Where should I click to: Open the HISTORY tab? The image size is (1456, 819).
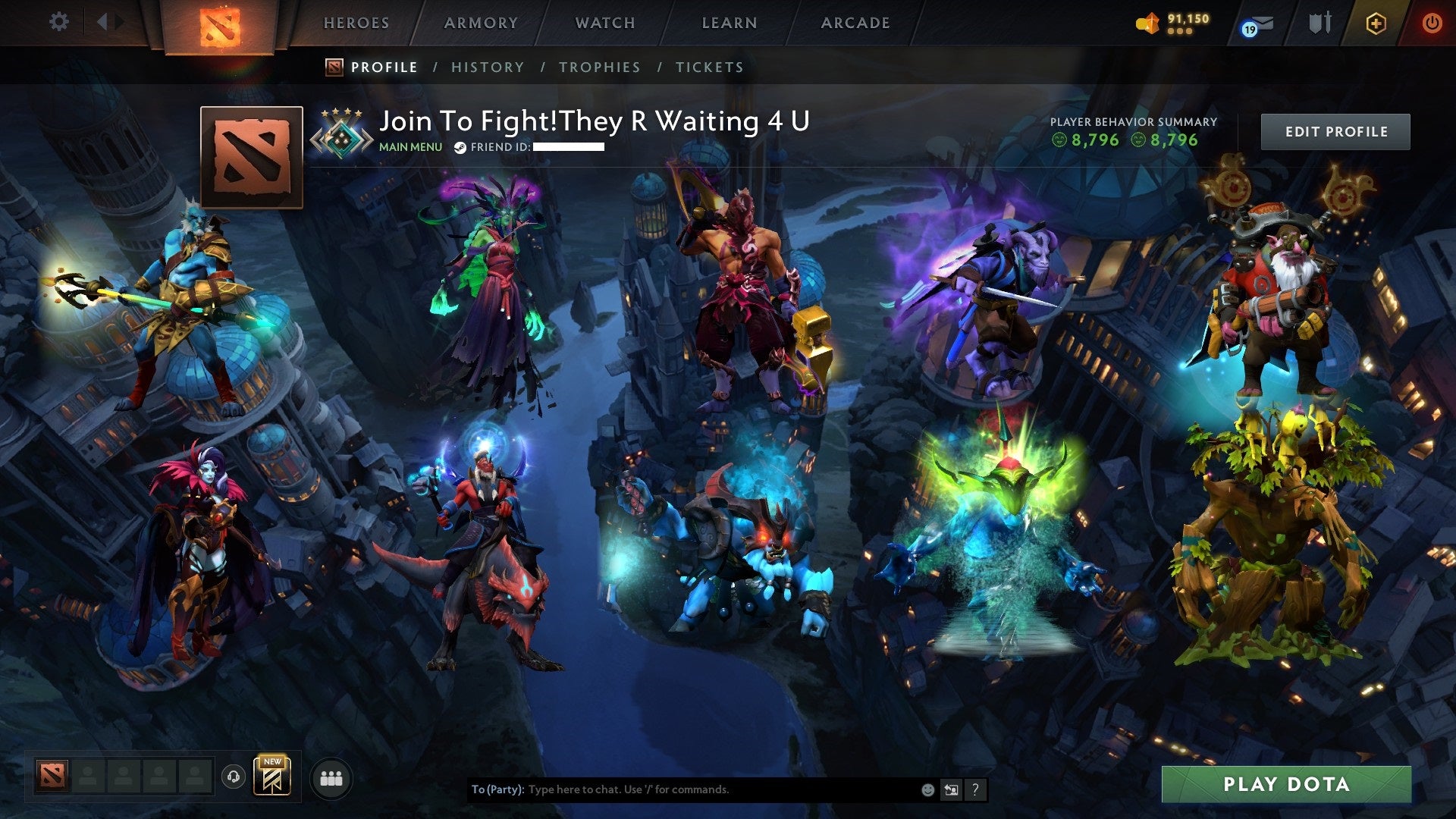point(487,67)
